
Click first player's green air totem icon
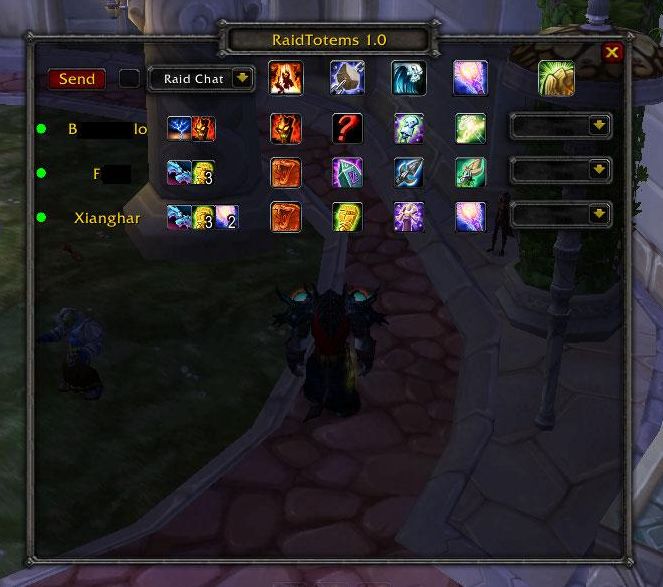click(470, 128)
